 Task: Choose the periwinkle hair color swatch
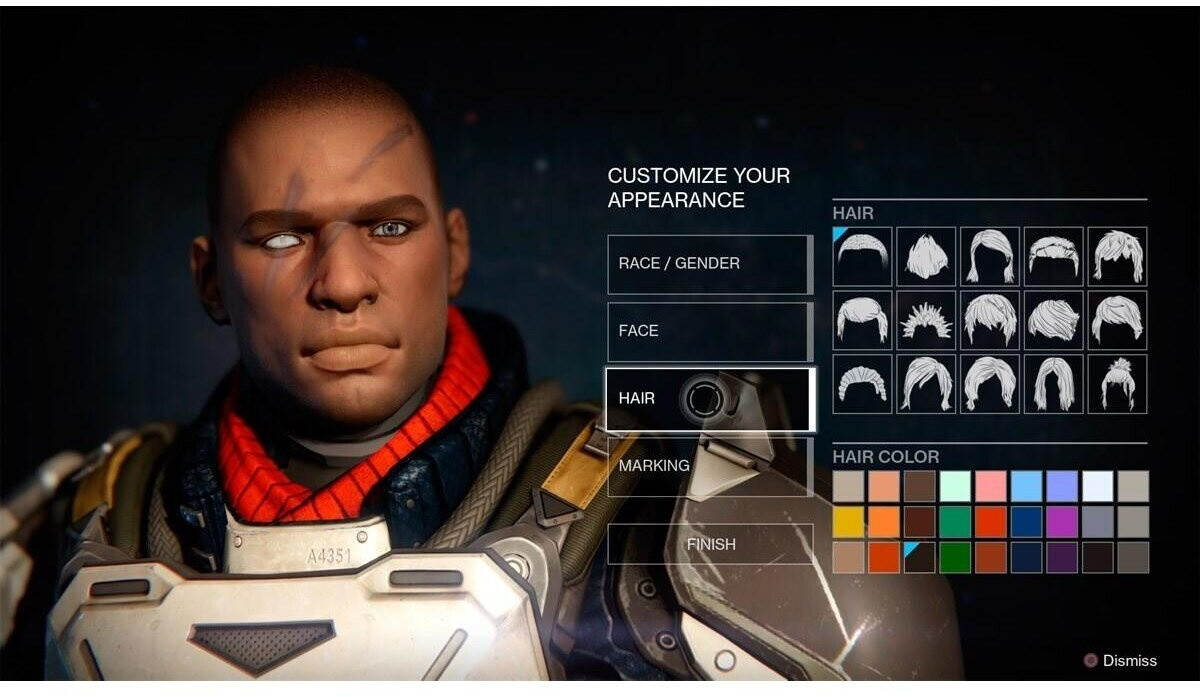click(x=1061, y=486)
